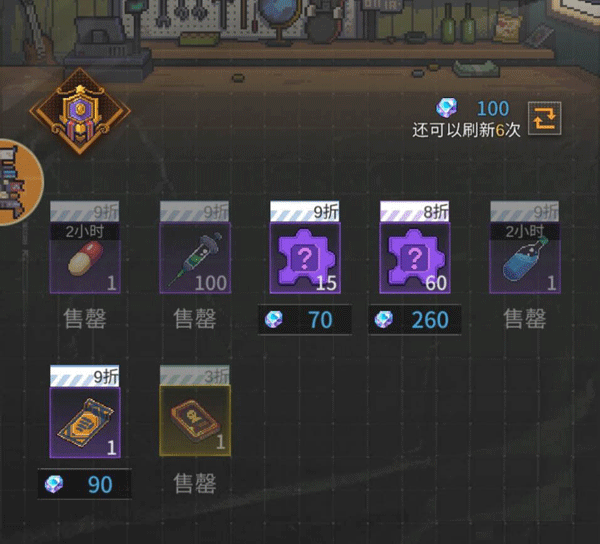Buy the ticket for 90 gems

tap(85, 485)
